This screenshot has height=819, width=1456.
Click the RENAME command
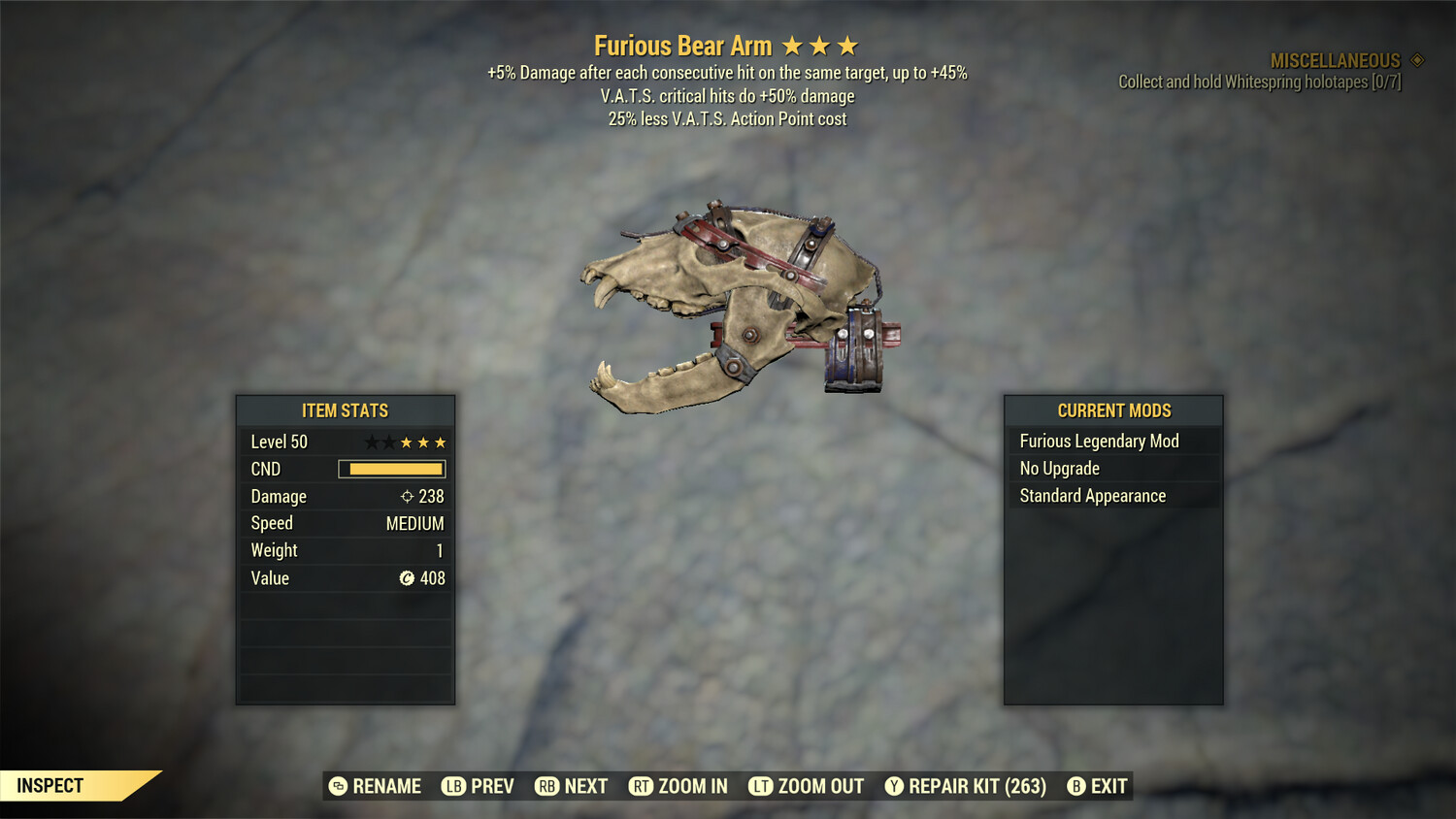386,786
